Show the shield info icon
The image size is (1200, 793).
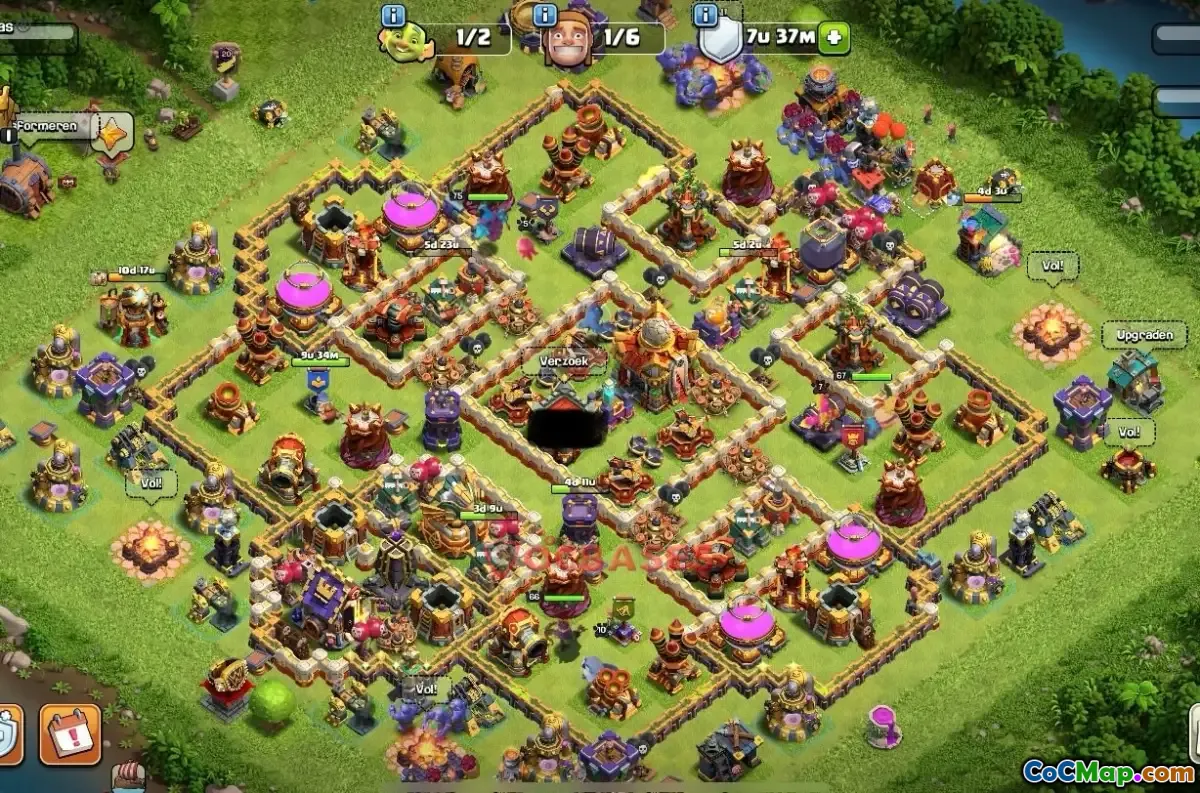(706, 15)
